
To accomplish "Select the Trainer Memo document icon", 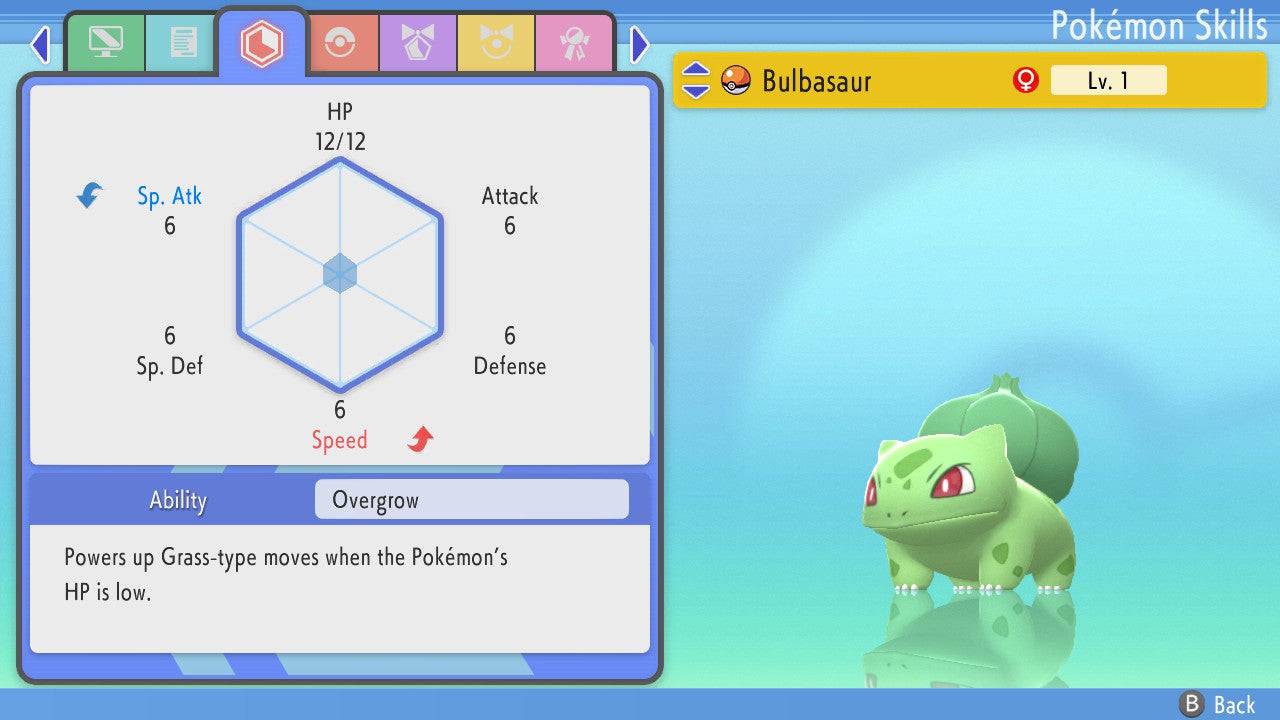I will click(180, 42).
